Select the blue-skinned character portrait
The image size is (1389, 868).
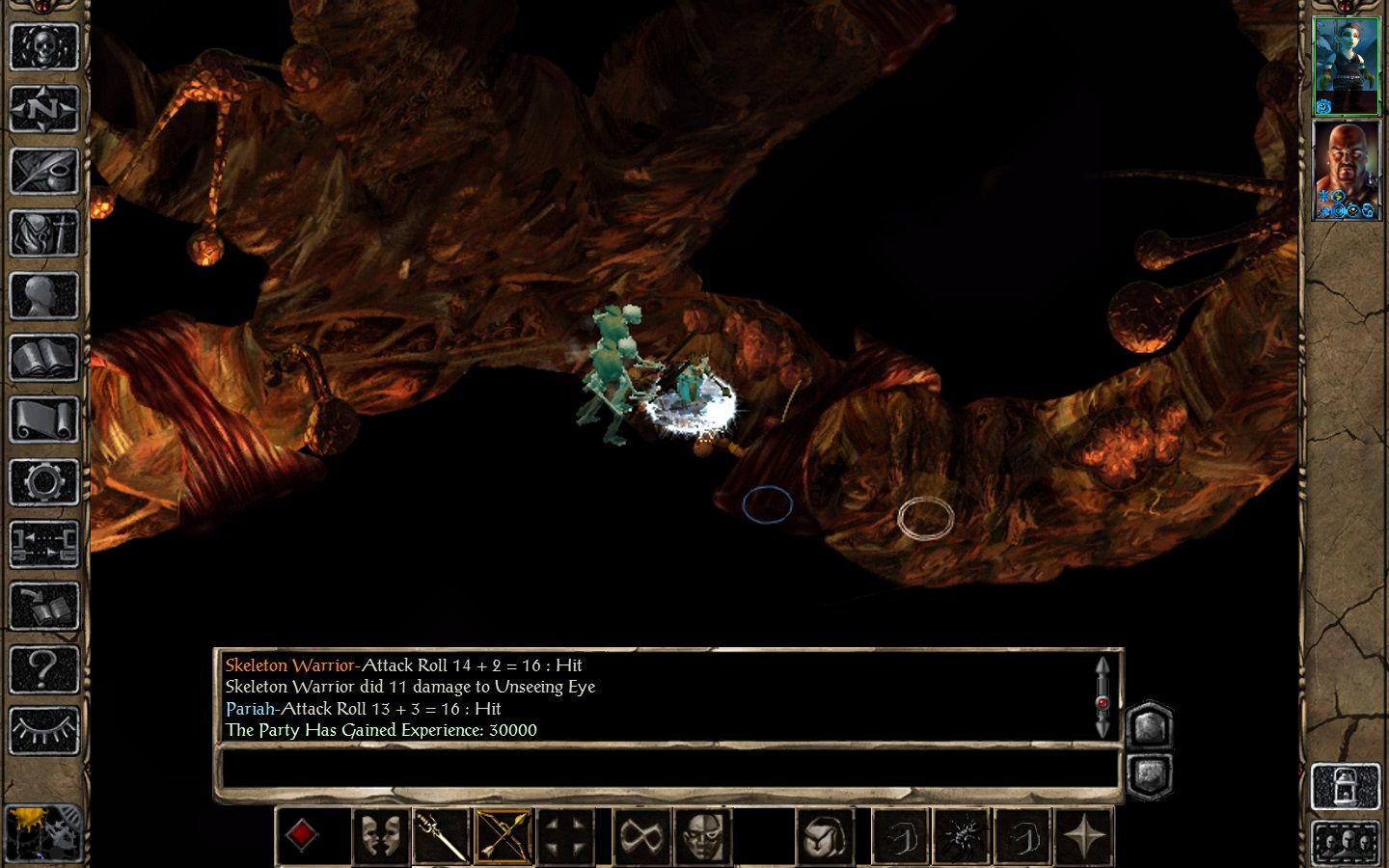click(1347, 66)
